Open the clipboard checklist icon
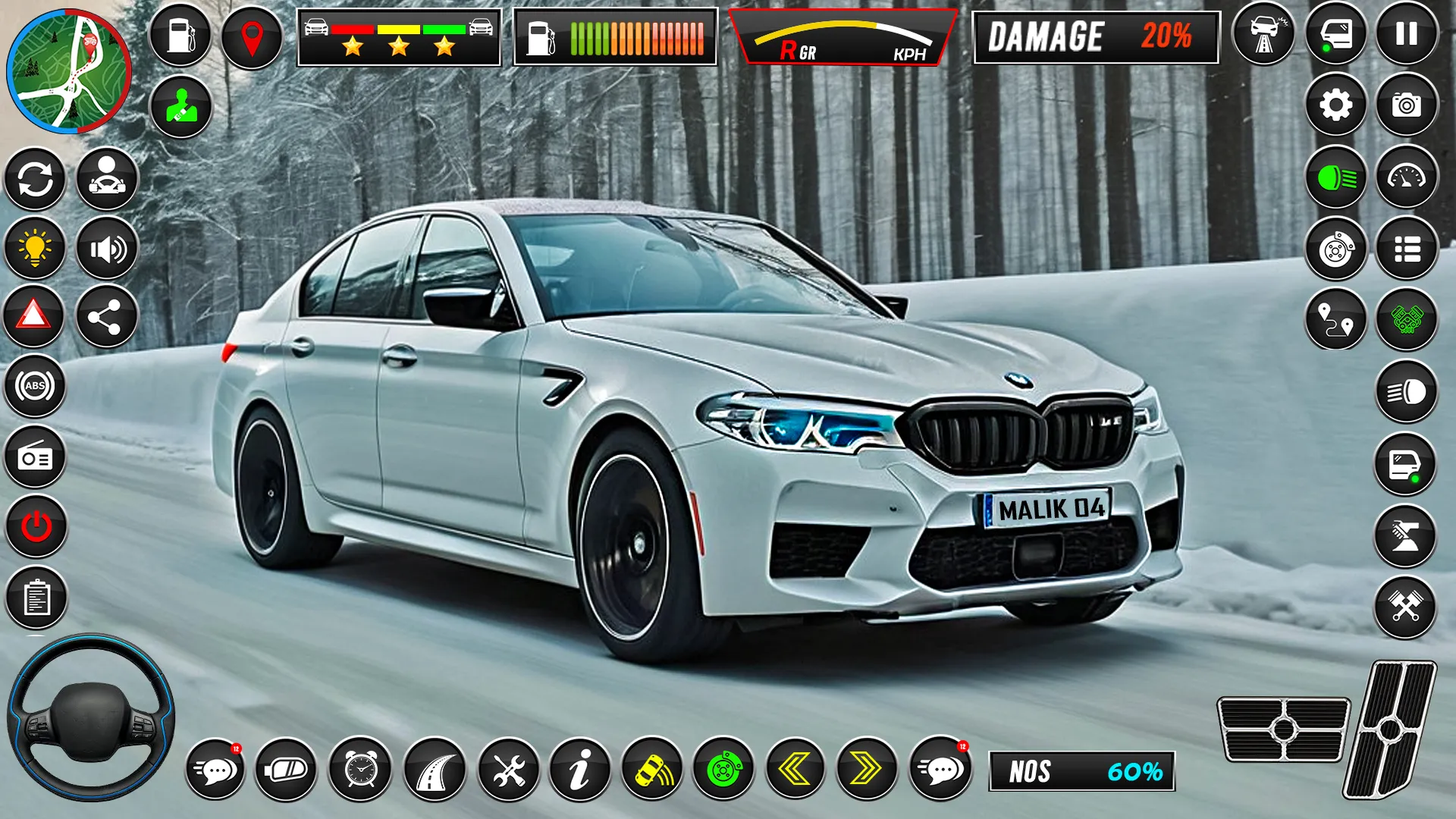1456x819 pixels. tap(36, 598)
